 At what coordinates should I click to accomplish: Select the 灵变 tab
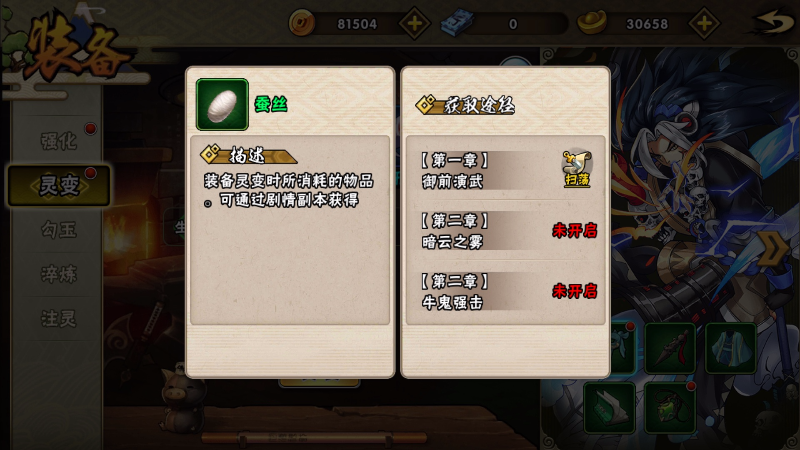tap(58, 185)
